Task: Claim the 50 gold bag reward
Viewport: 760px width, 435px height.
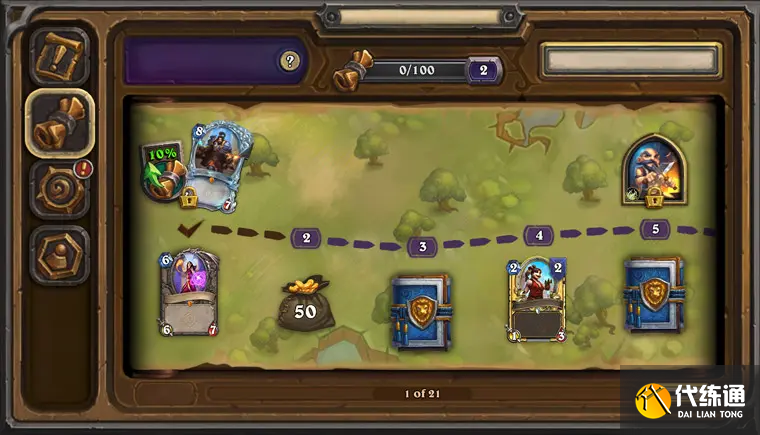Action: (305, 304)
